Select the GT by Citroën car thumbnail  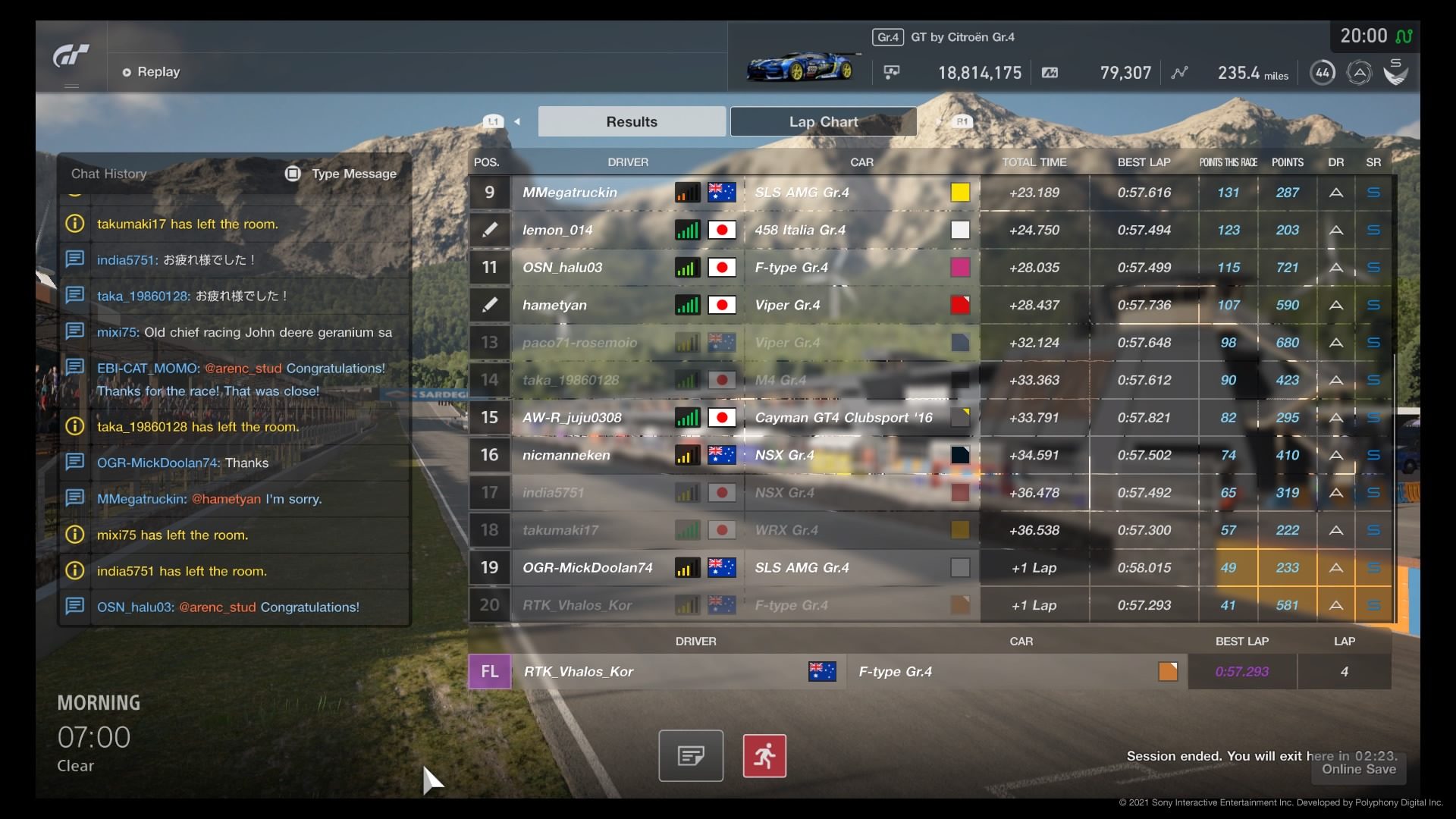point(801,67)
